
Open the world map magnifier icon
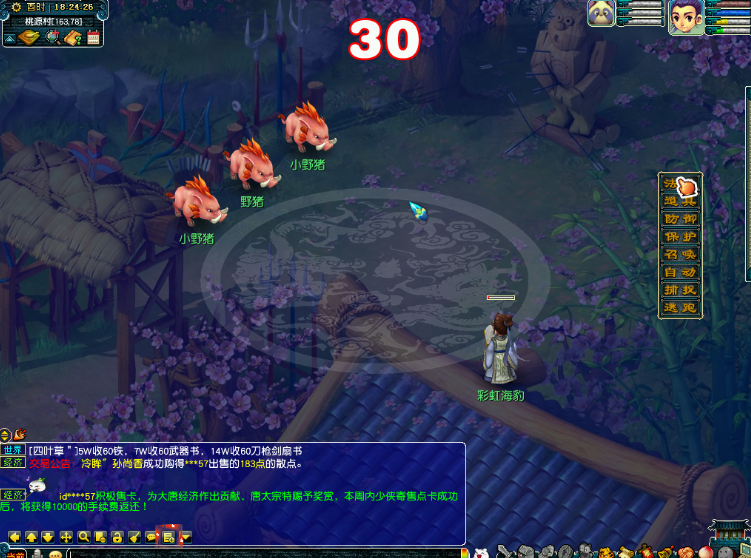pos(52,38)
